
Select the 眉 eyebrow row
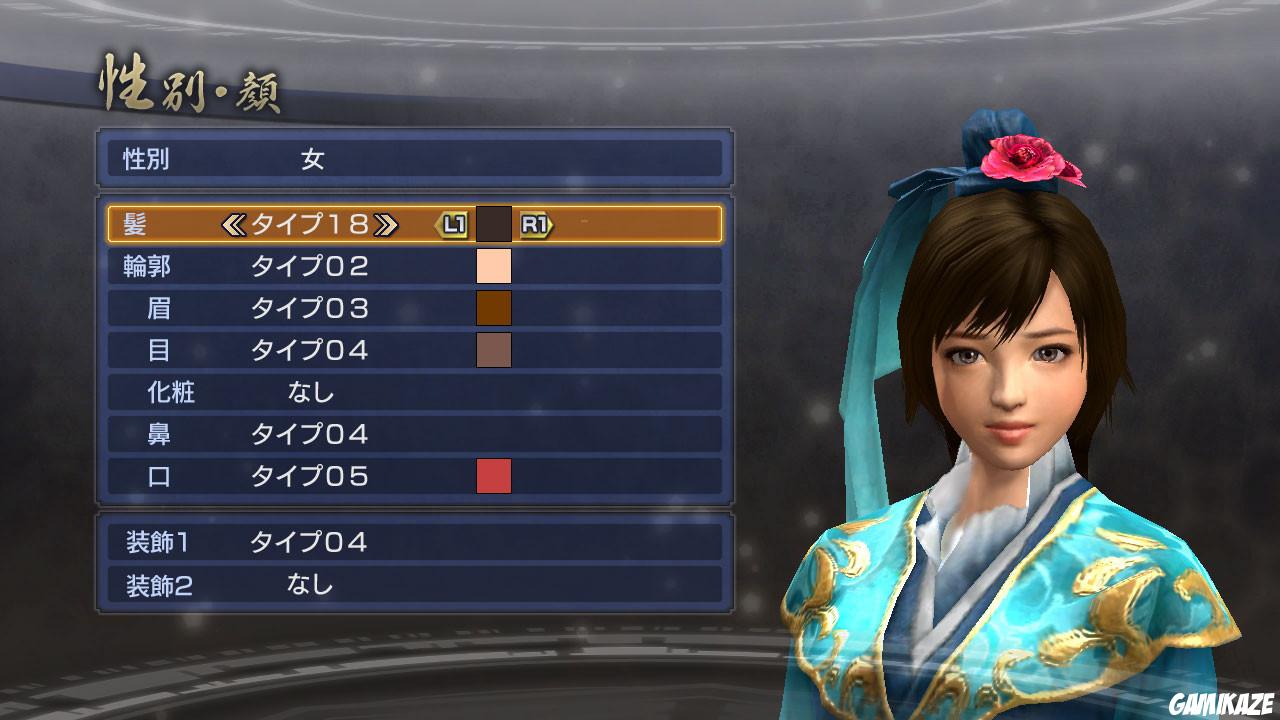[300, 309]
